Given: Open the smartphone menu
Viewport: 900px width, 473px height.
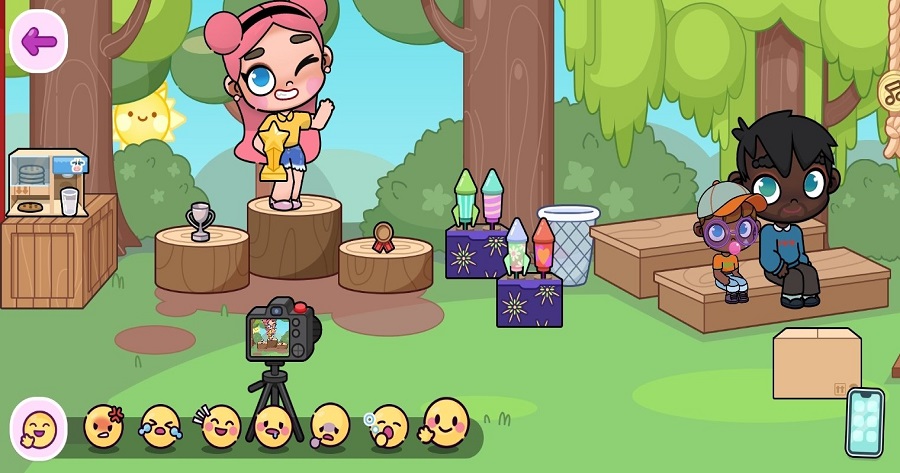Looking at the screenshot, I should [865, 422].
